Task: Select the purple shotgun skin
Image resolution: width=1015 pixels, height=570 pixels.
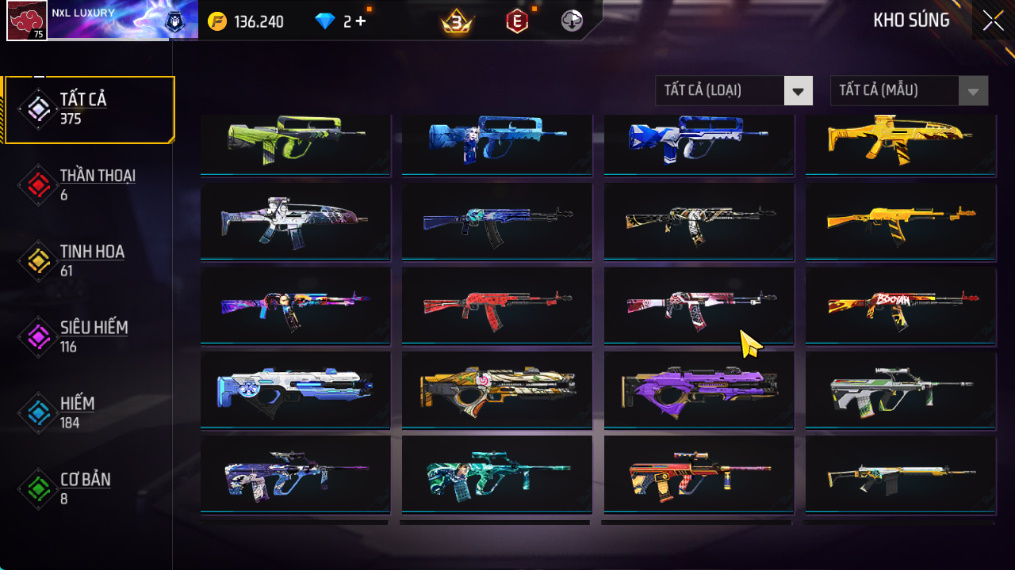Action: coord(698,387)
